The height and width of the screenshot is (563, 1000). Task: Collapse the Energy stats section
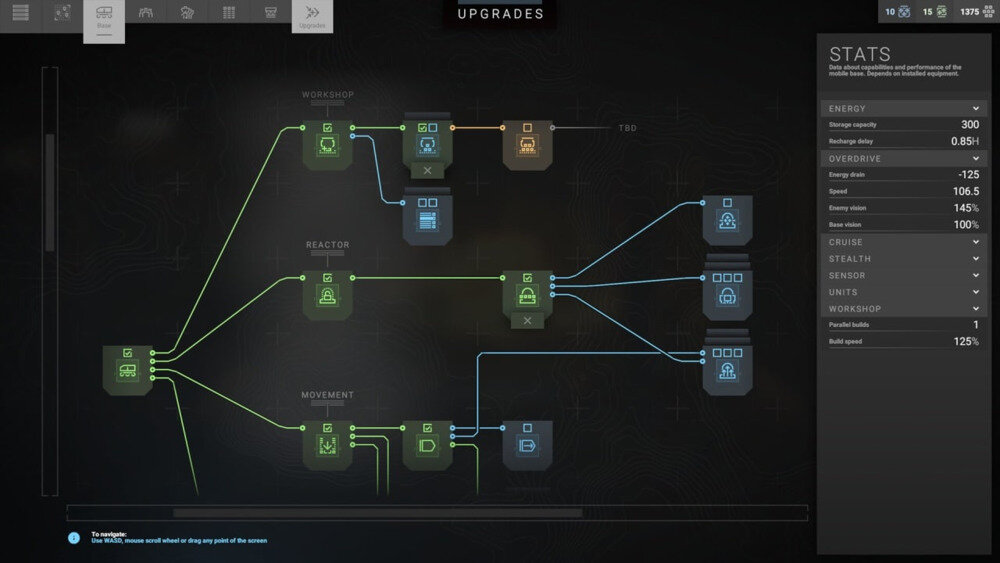pos(975,108)
